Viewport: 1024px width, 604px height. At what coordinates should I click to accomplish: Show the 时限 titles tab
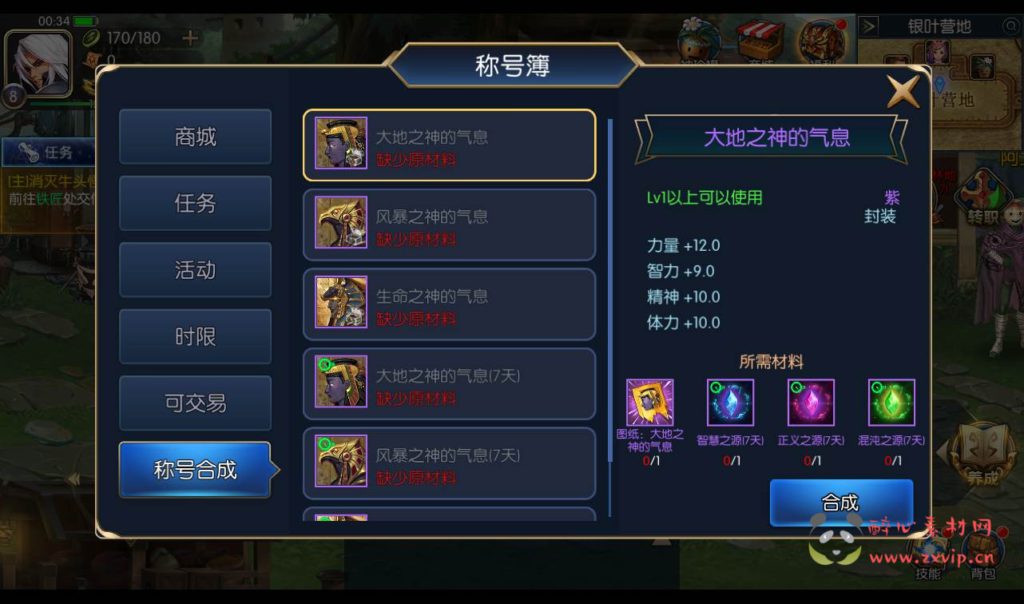[195, 337]
